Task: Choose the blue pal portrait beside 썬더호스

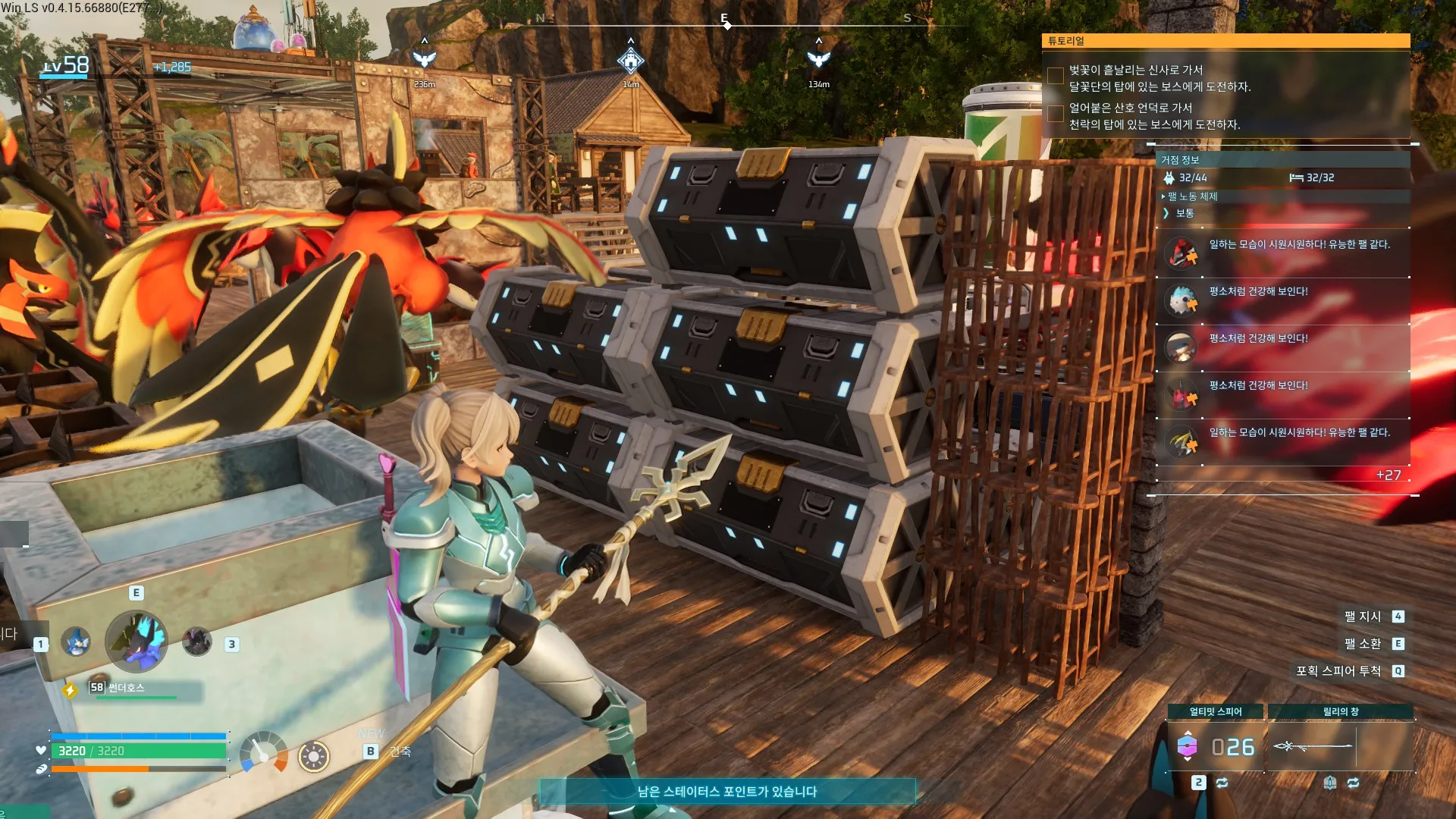Action: (75, 642)
